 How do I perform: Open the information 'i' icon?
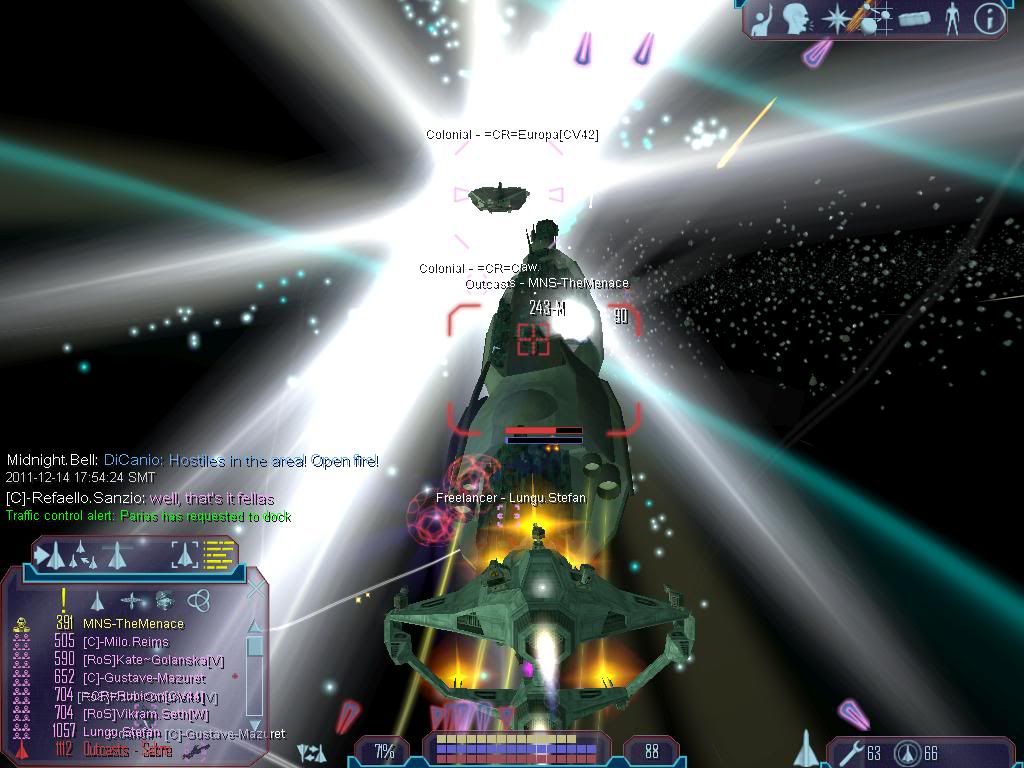989,18
